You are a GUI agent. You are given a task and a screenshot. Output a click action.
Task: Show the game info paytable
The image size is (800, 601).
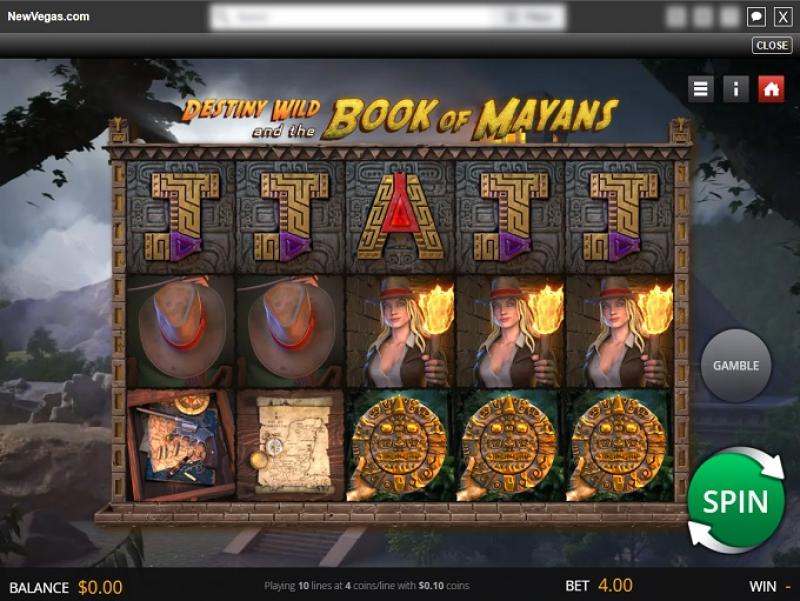click(735, 88)
